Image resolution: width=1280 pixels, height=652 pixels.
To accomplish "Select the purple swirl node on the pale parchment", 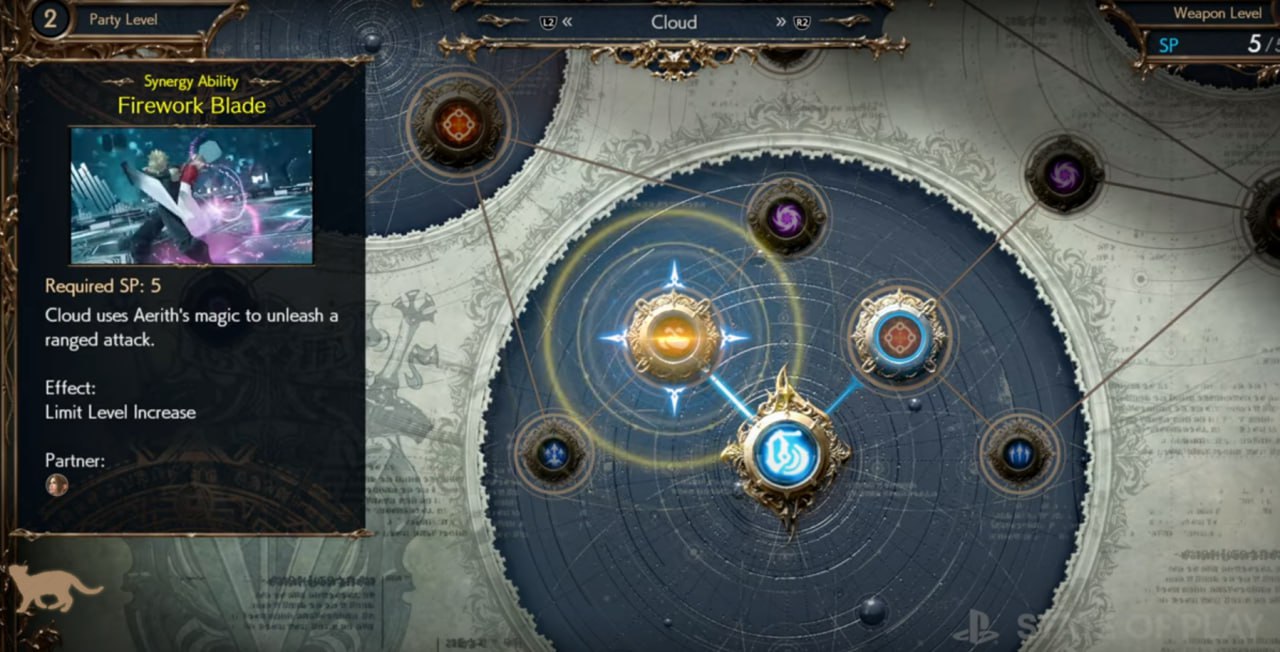I will [1063, 176].
